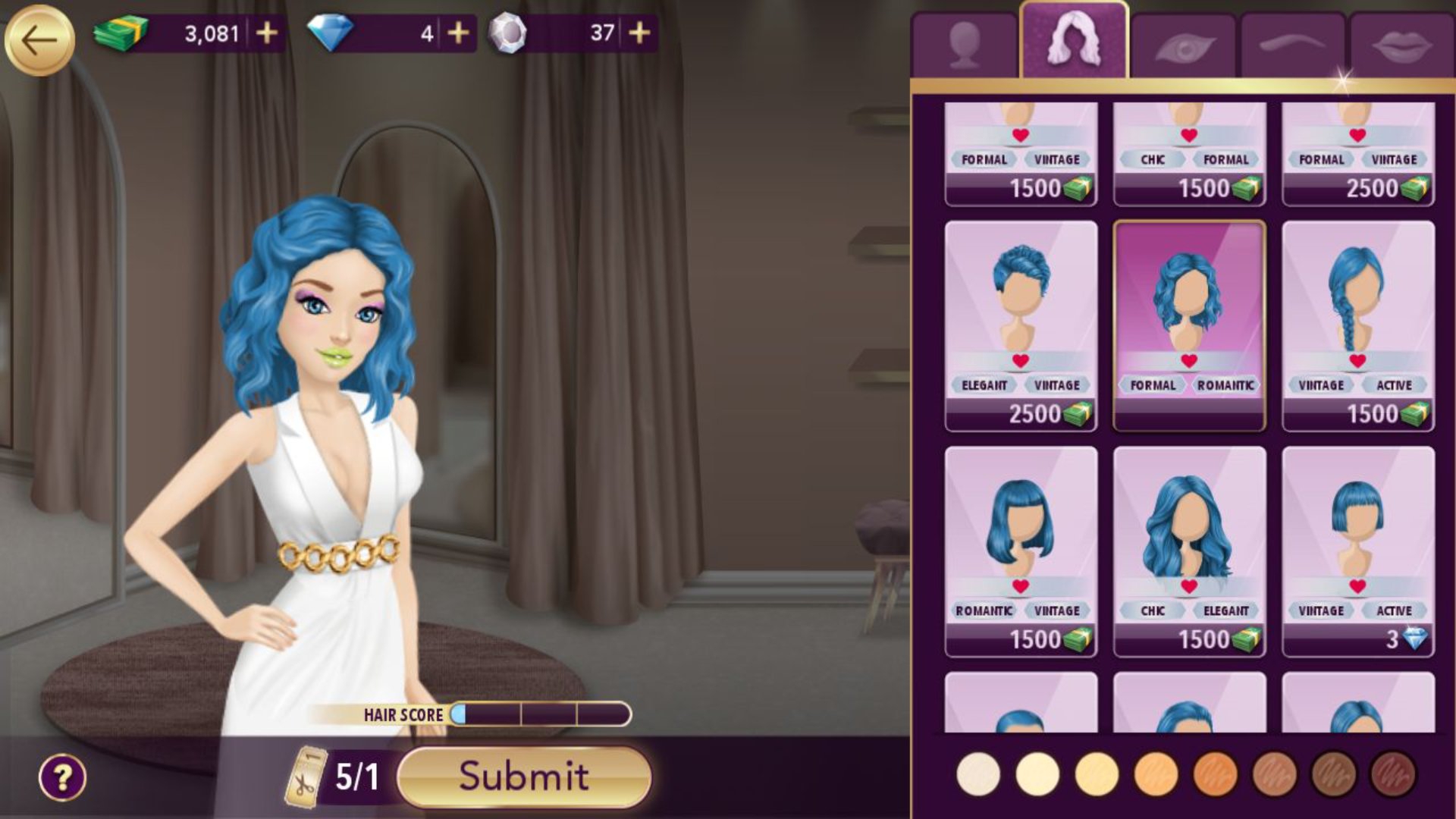The height and width of the screenshot is (819, 1456).
Task: Submit the hairstyle look
Action: 524,776
